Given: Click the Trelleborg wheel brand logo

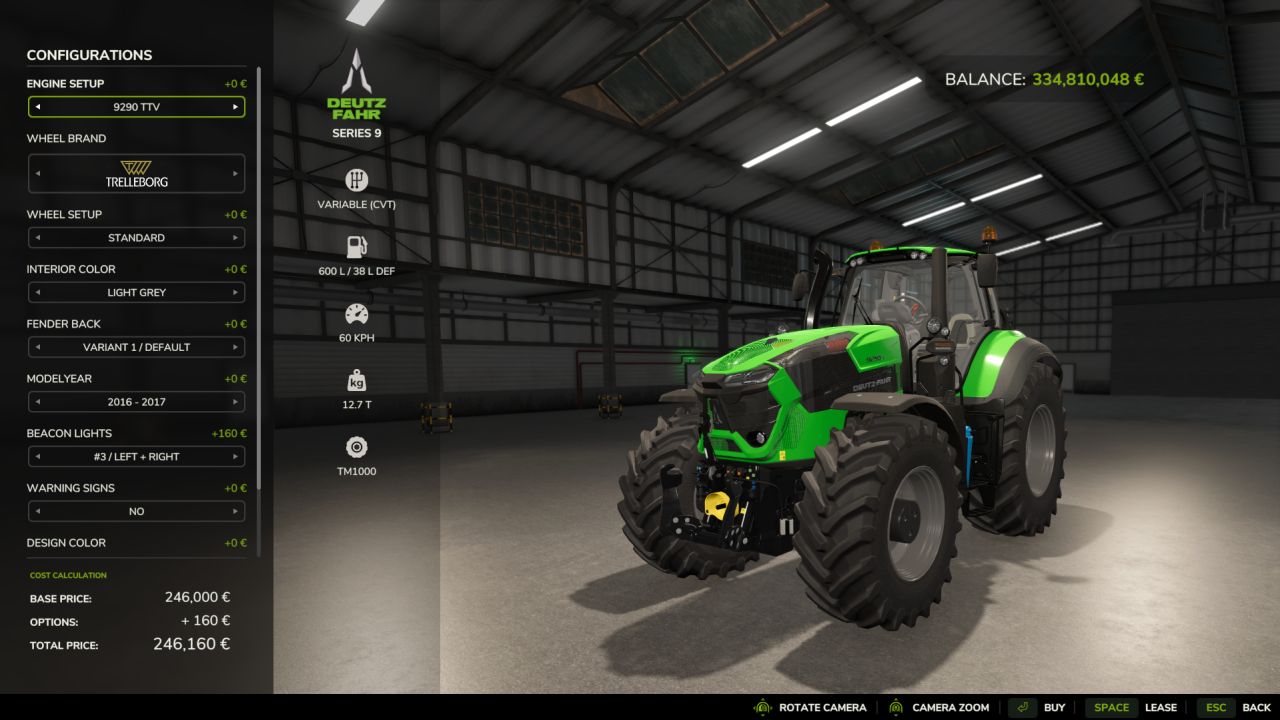Looking at the screenshot, I should [x=136, y=172].
